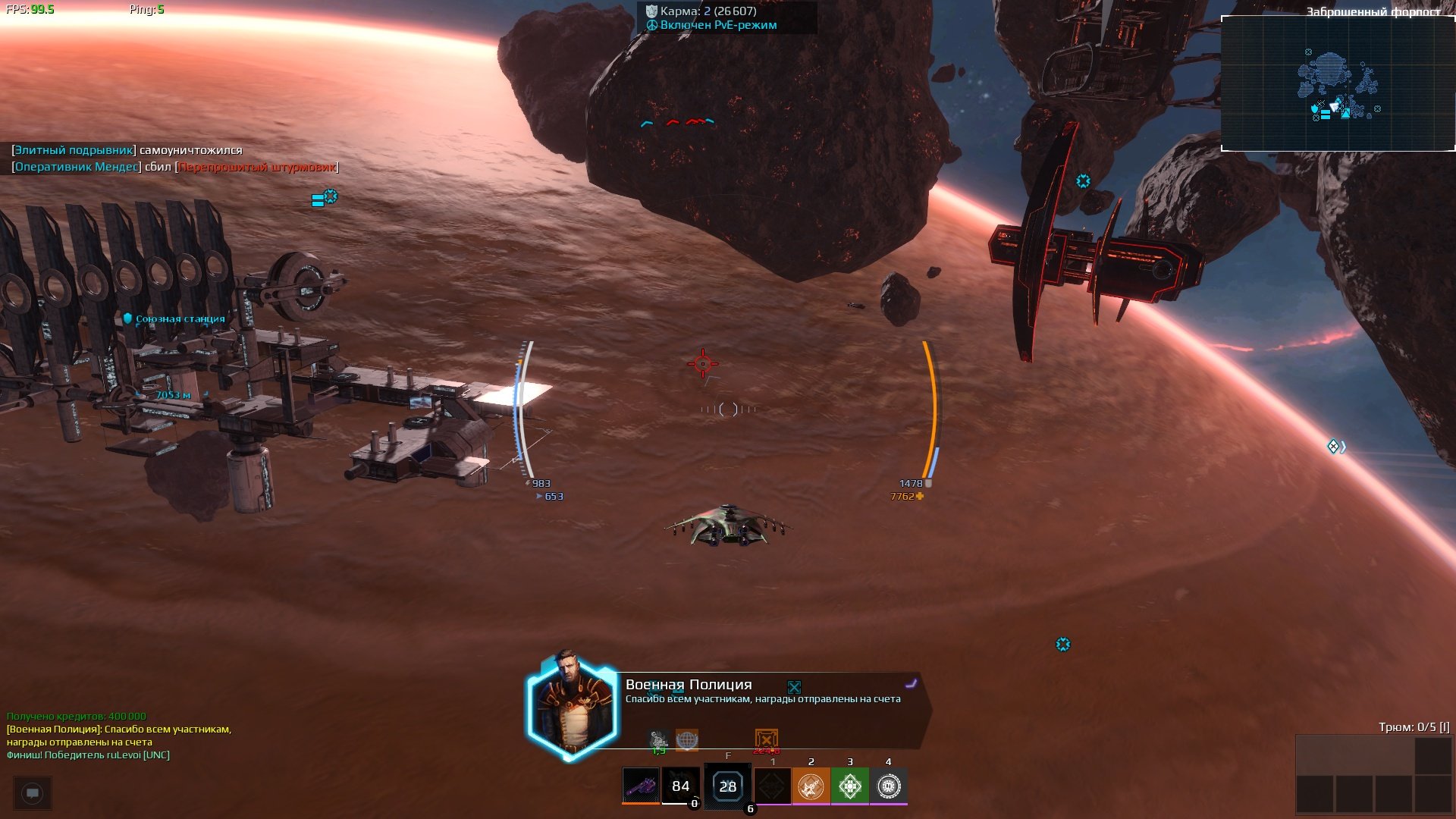Click the chat log message area
The height and width of the screenshot is (819, 1456).
click(119, 736)
